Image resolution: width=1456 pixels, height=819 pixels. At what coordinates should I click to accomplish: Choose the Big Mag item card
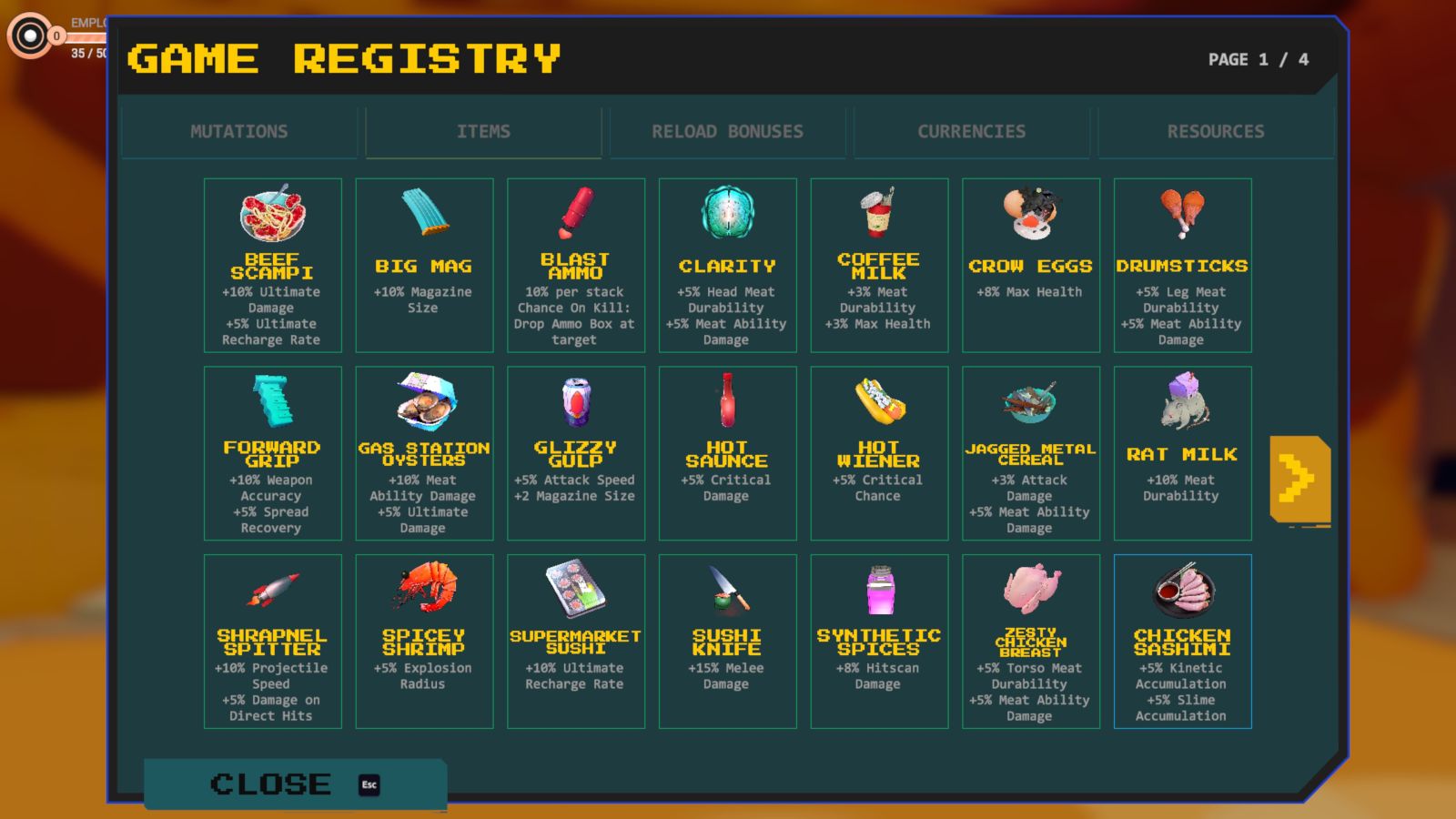(424, 265)
